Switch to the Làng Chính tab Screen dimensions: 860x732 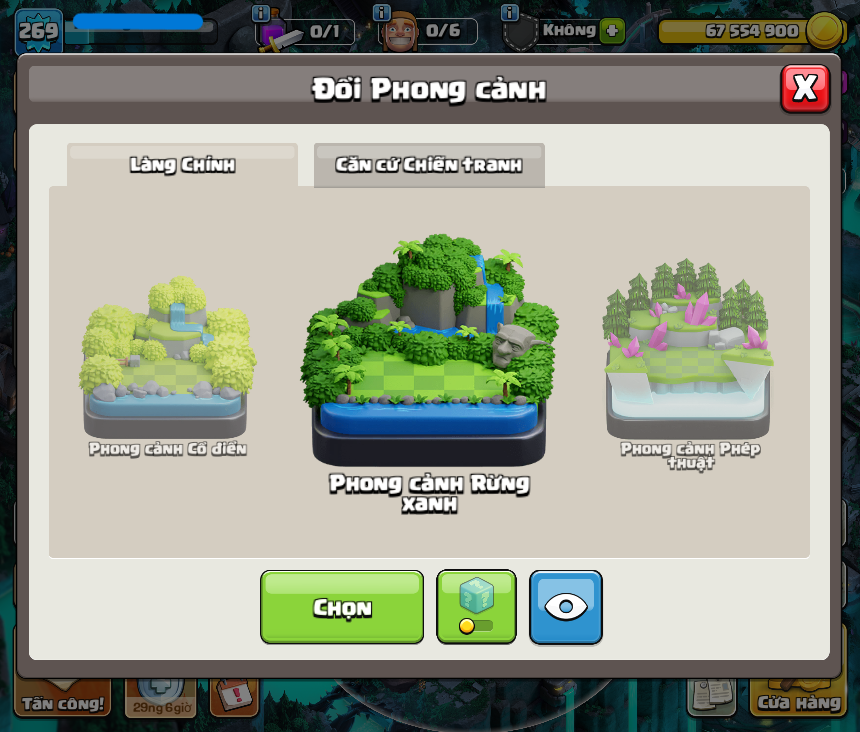pyautogui.click(x=182, y=165)
